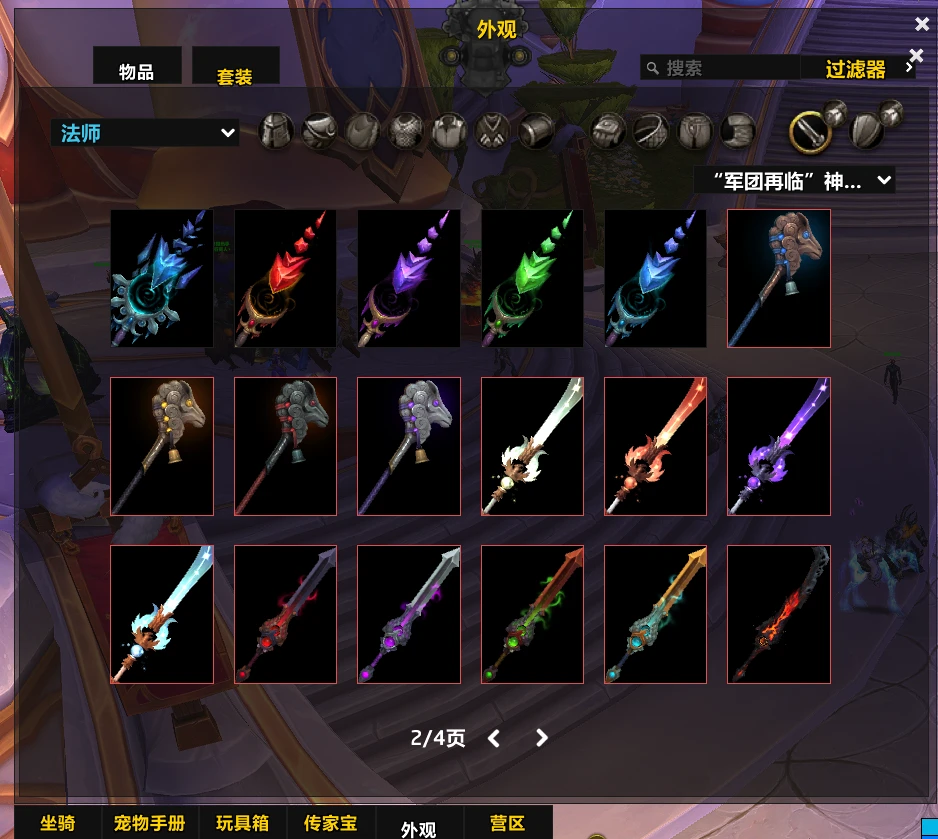This screenshot has height=839, width=938.
Task: Switch to the 物品 tab
Action: click(136, 71)
